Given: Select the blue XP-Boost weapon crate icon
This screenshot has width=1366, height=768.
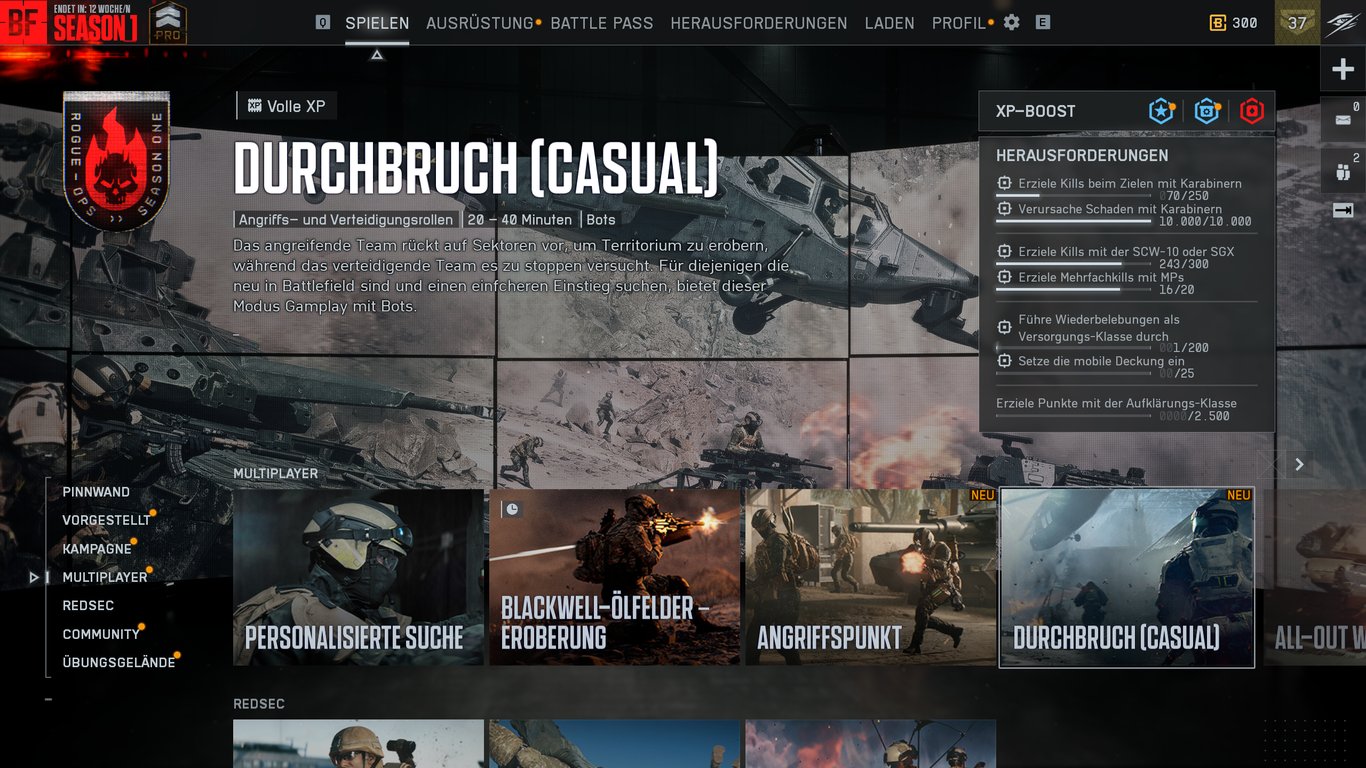Looking at the screenshot, I should (x=1206, y=111).
